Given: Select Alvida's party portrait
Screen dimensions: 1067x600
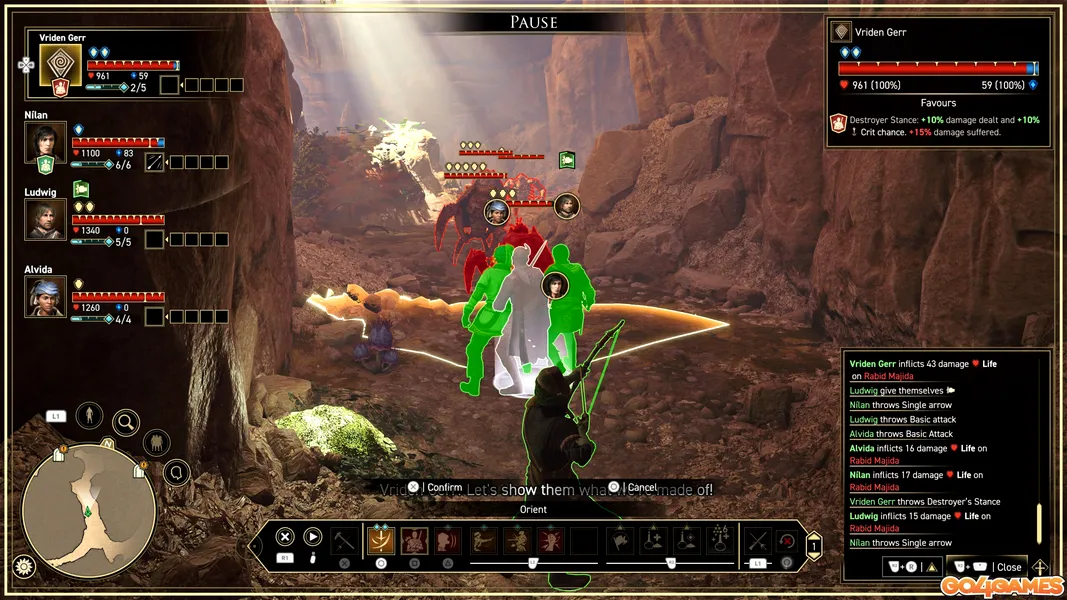Looking at the screenshot, I should (45, 296).
